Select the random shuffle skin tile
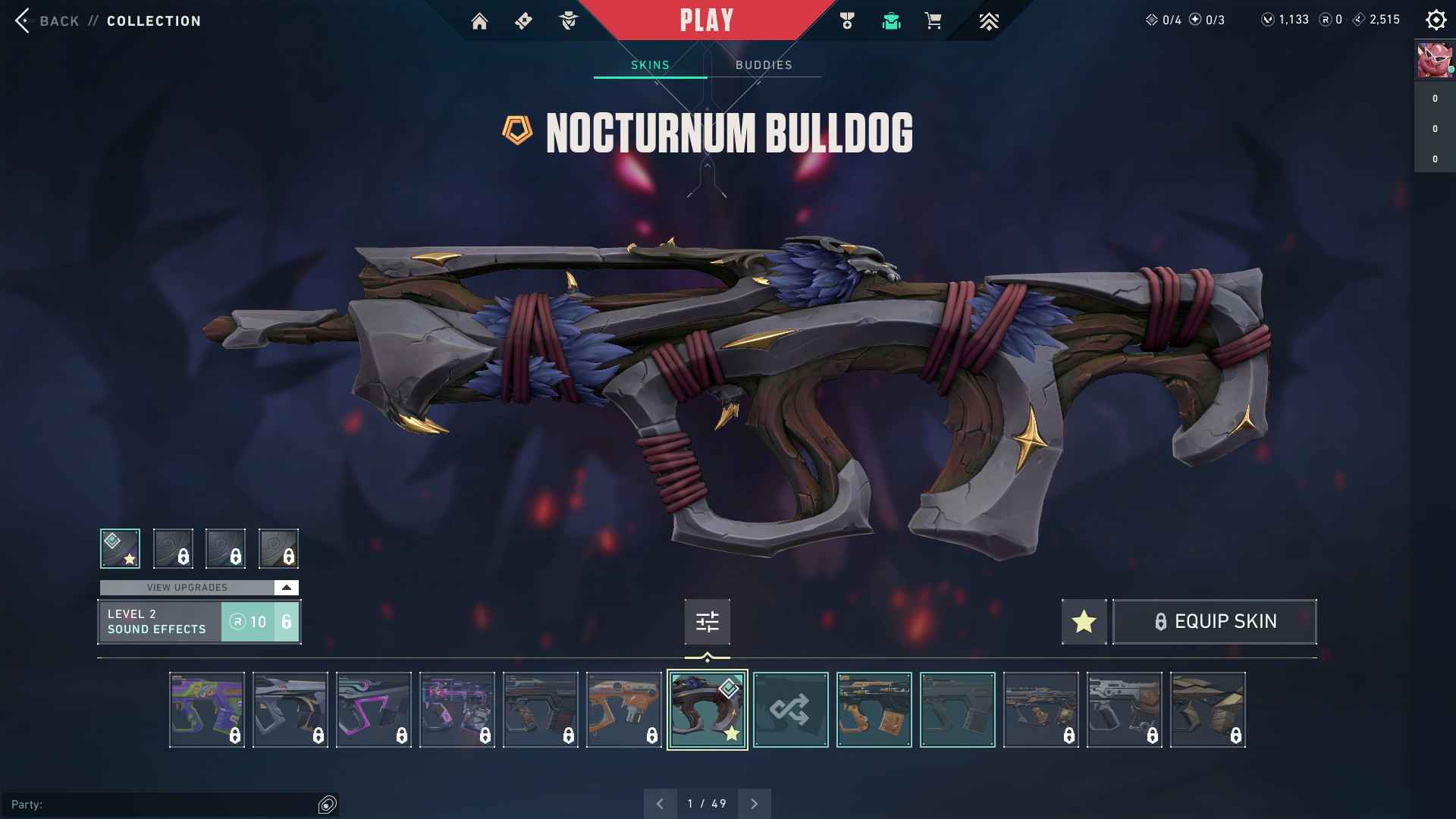Image resolution: width=1456 pixels, height=819 pixels. pos(790,710)
